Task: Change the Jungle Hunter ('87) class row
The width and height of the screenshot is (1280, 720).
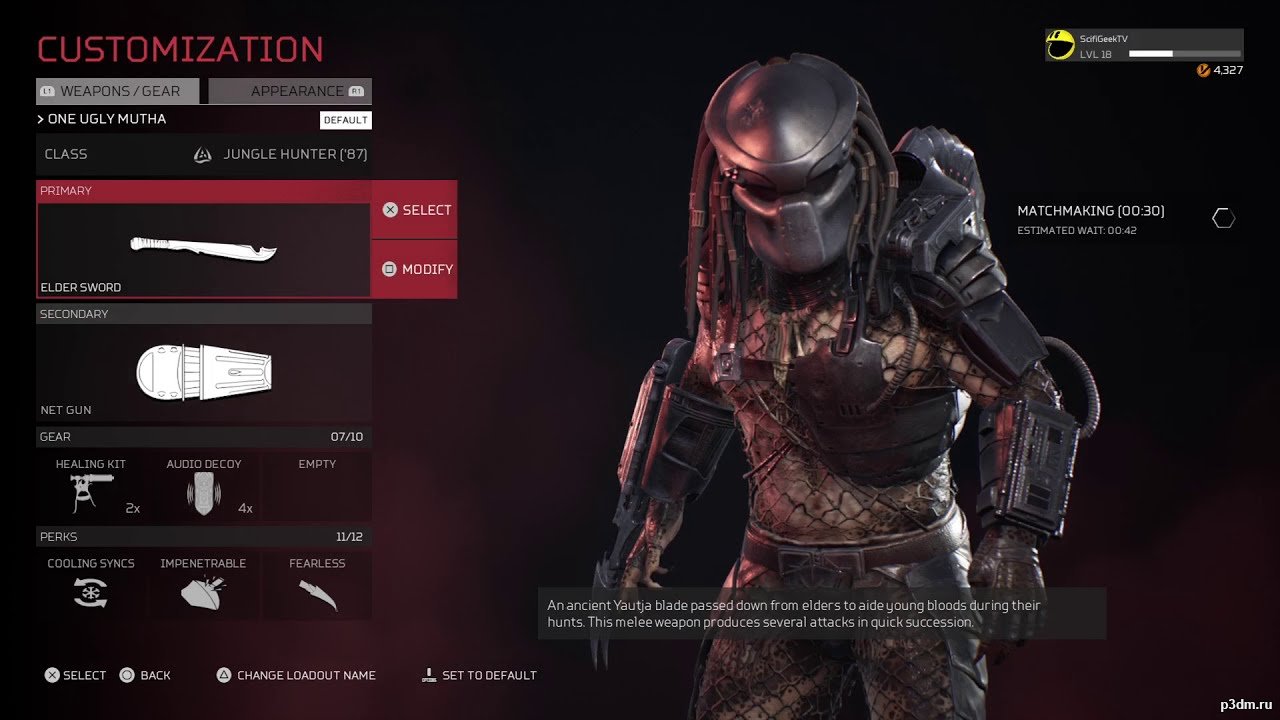Action: click(204, 154)
